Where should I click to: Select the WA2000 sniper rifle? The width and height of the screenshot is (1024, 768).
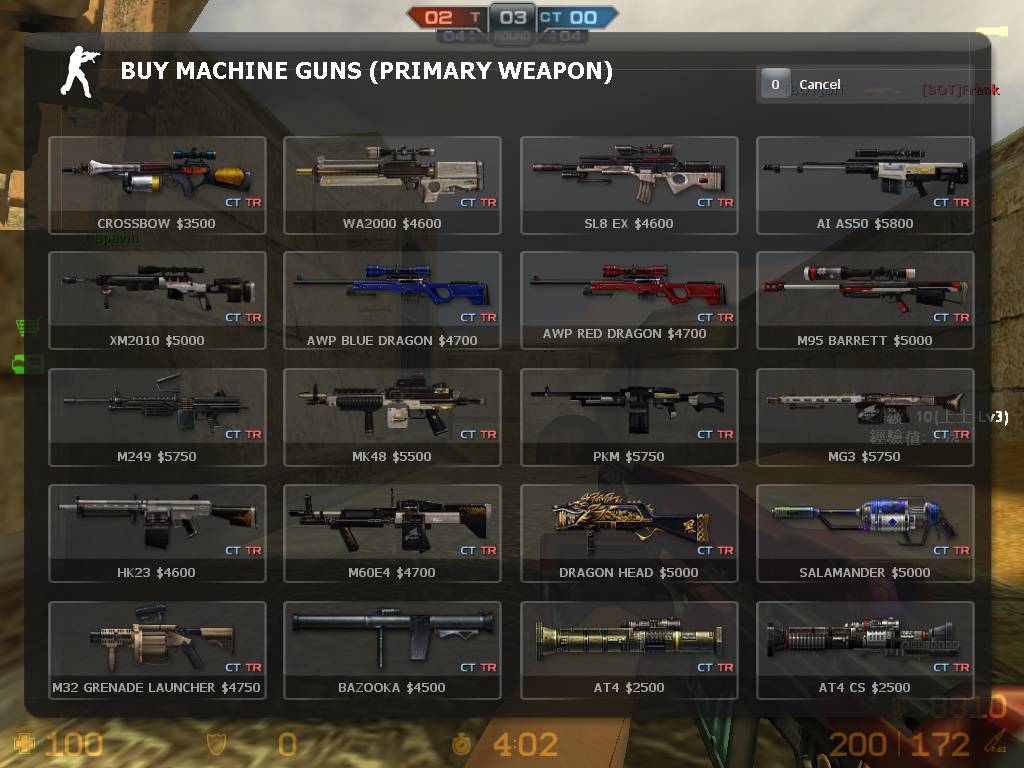(x=392, y=185)
